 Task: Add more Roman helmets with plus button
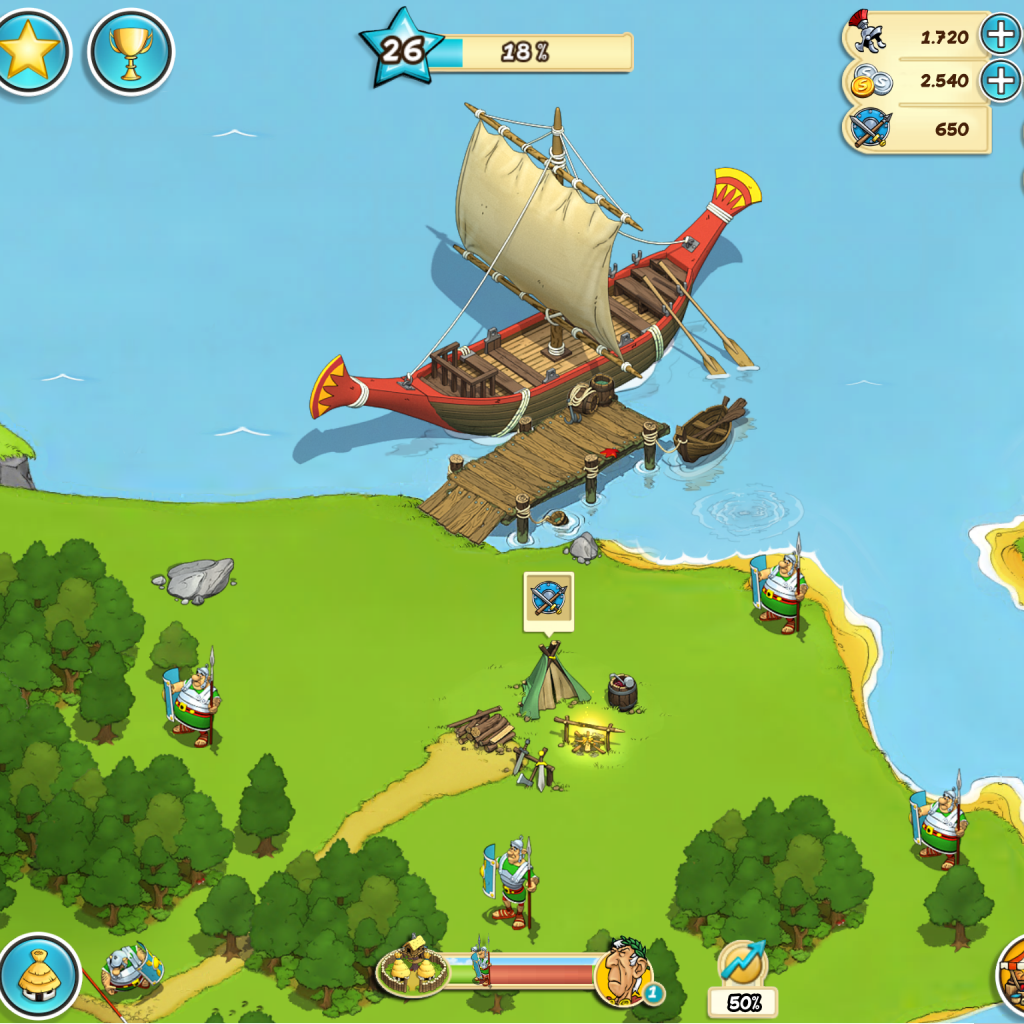1000,36
